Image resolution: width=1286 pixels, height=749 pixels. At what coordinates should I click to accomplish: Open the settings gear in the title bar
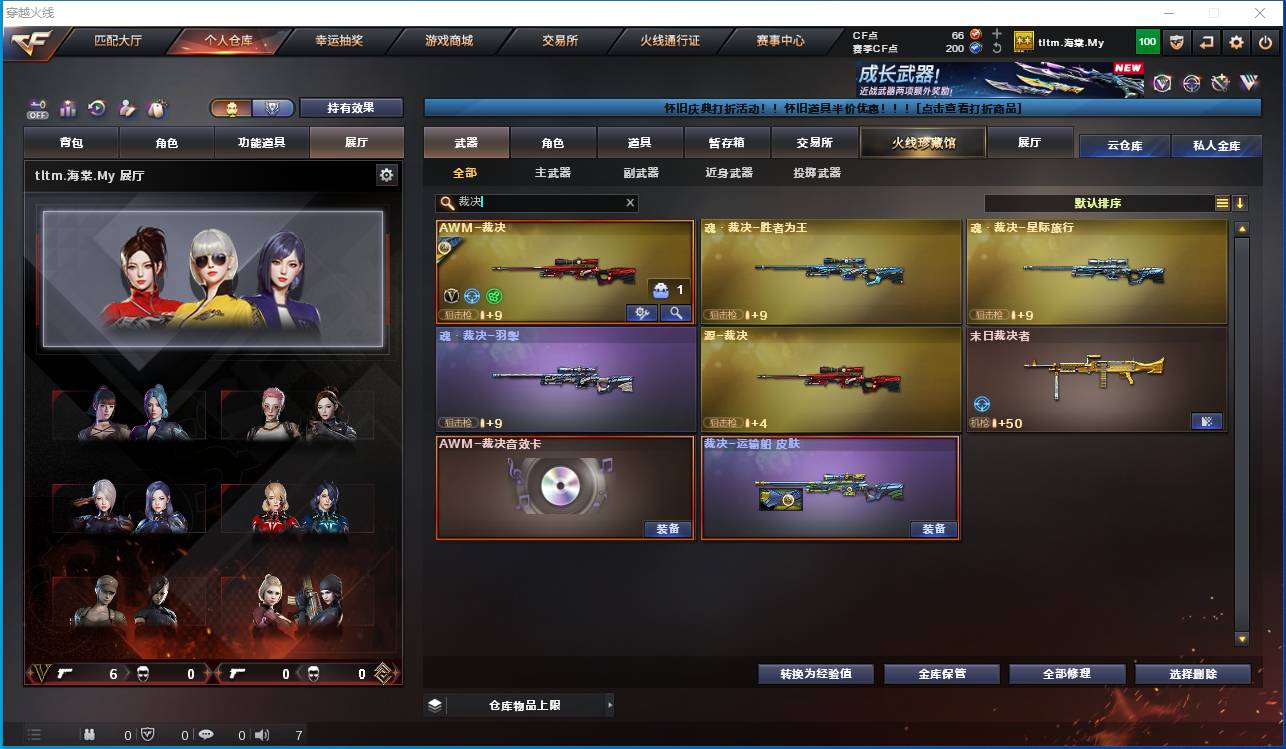tap(1236, 43)
